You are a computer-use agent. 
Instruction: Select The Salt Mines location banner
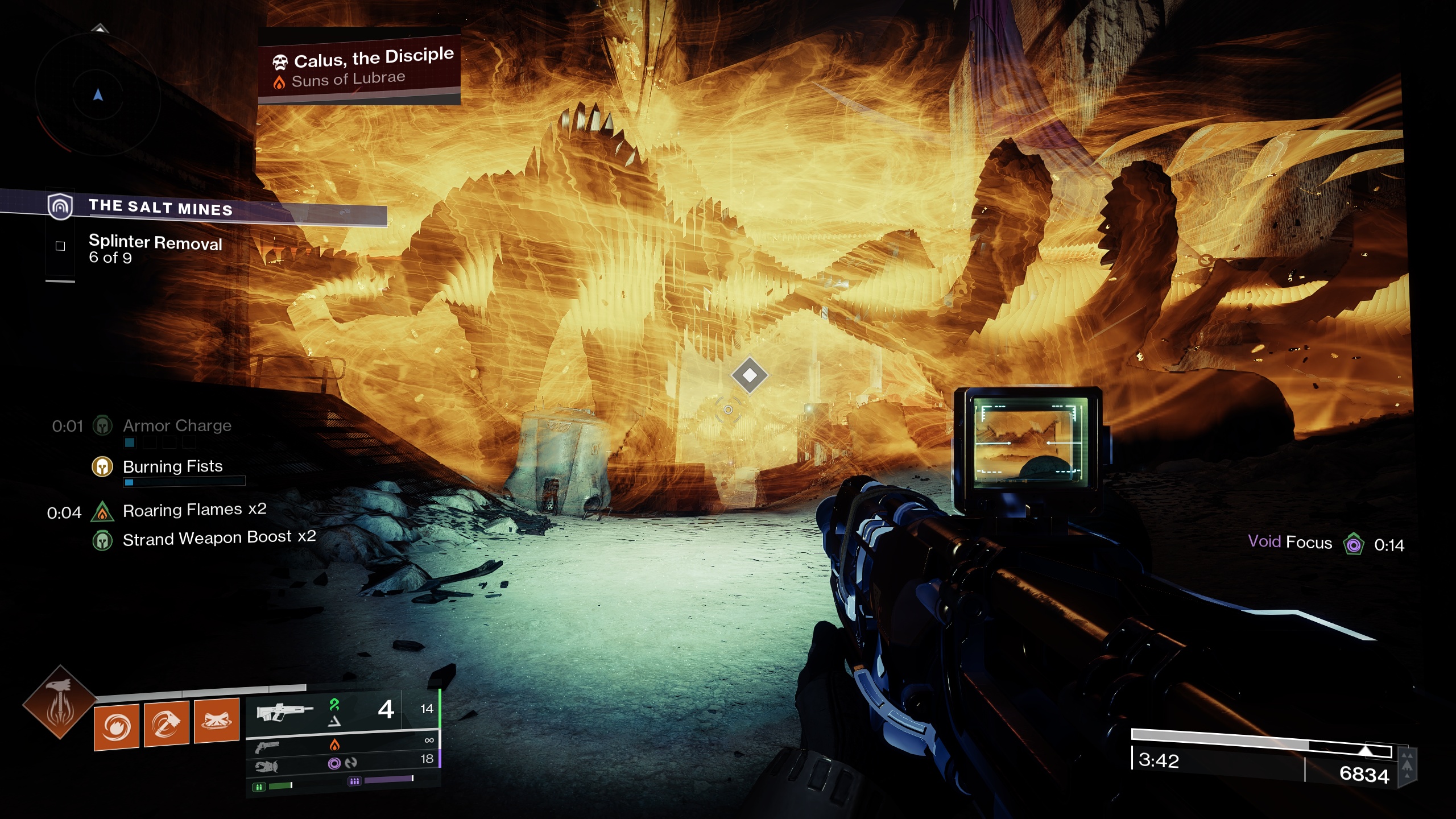pos(160,207)
